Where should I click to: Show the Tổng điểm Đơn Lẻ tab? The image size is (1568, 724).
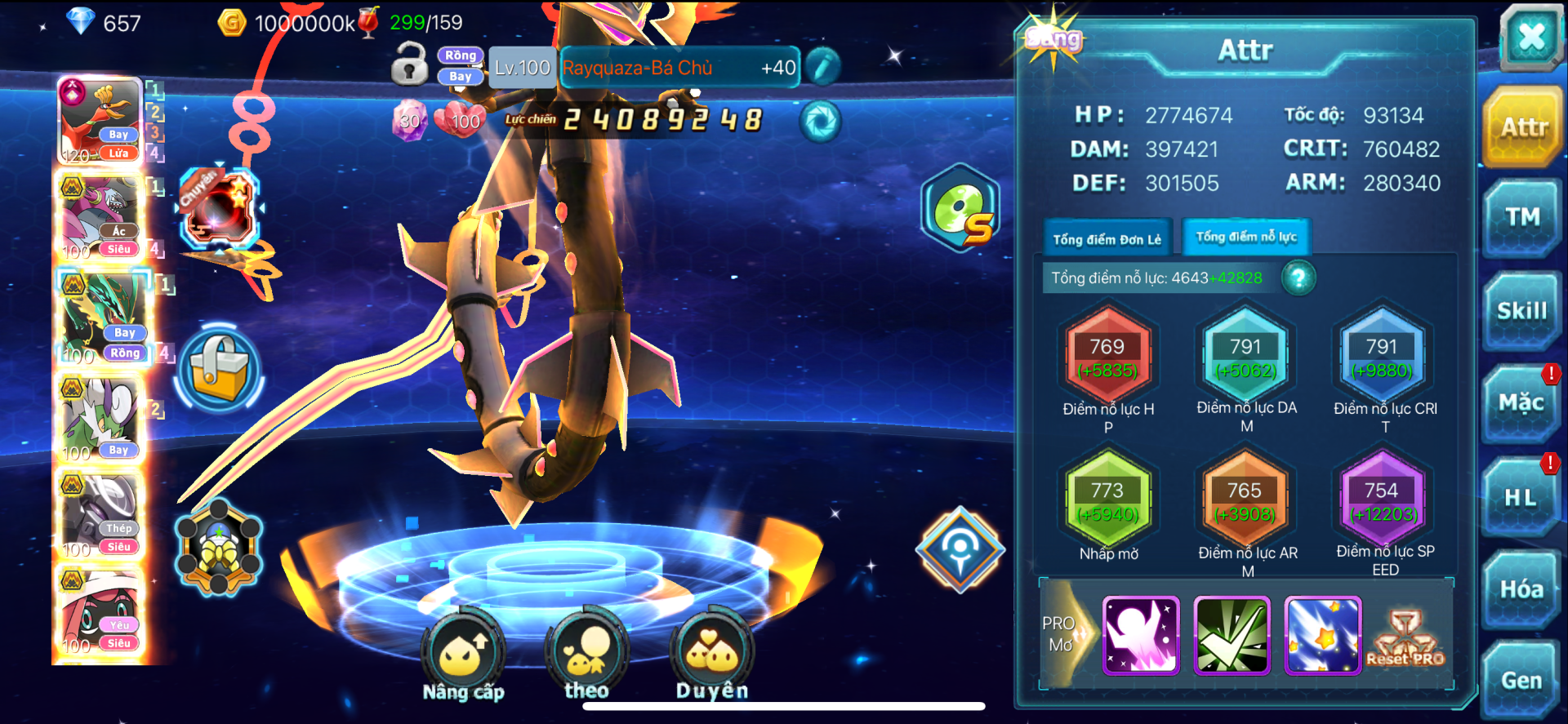click(x=1107, y=239)
